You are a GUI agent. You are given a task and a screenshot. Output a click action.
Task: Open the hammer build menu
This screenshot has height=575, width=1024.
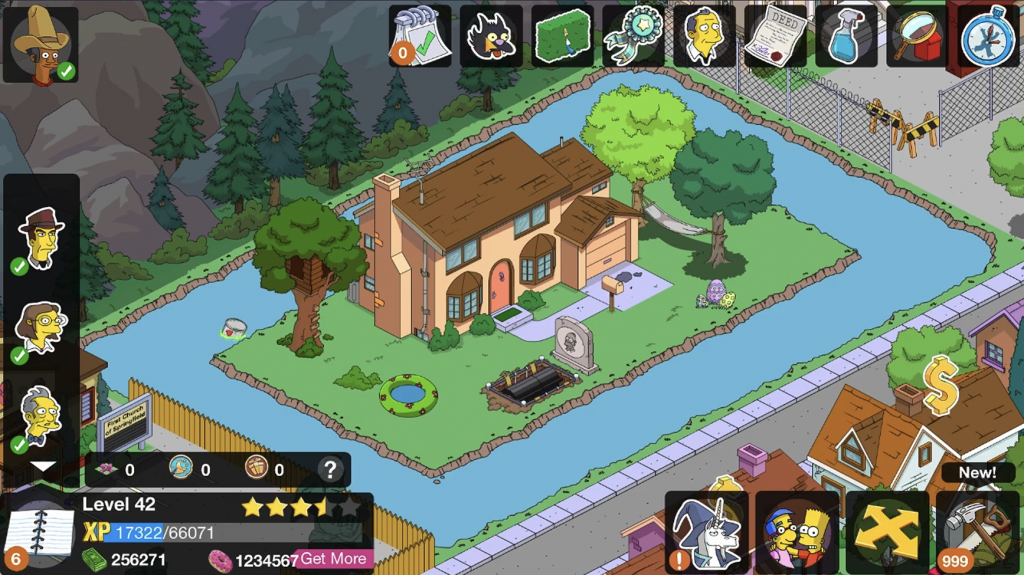tap(977, 533)
